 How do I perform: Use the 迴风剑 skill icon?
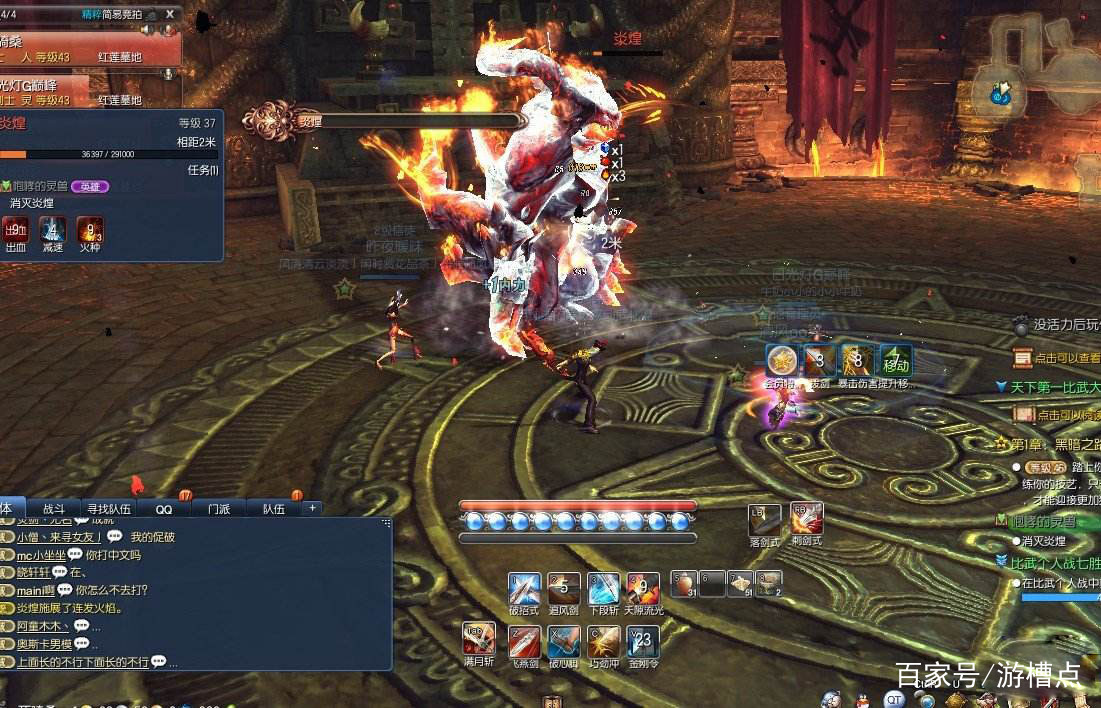[x=564, y=588]
